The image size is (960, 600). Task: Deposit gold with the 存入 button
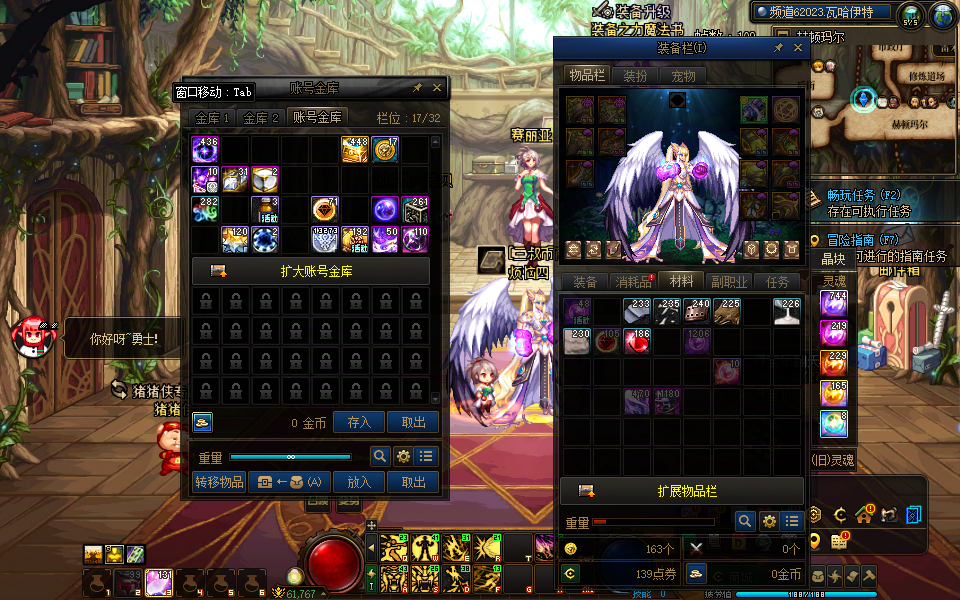point(359,423)
